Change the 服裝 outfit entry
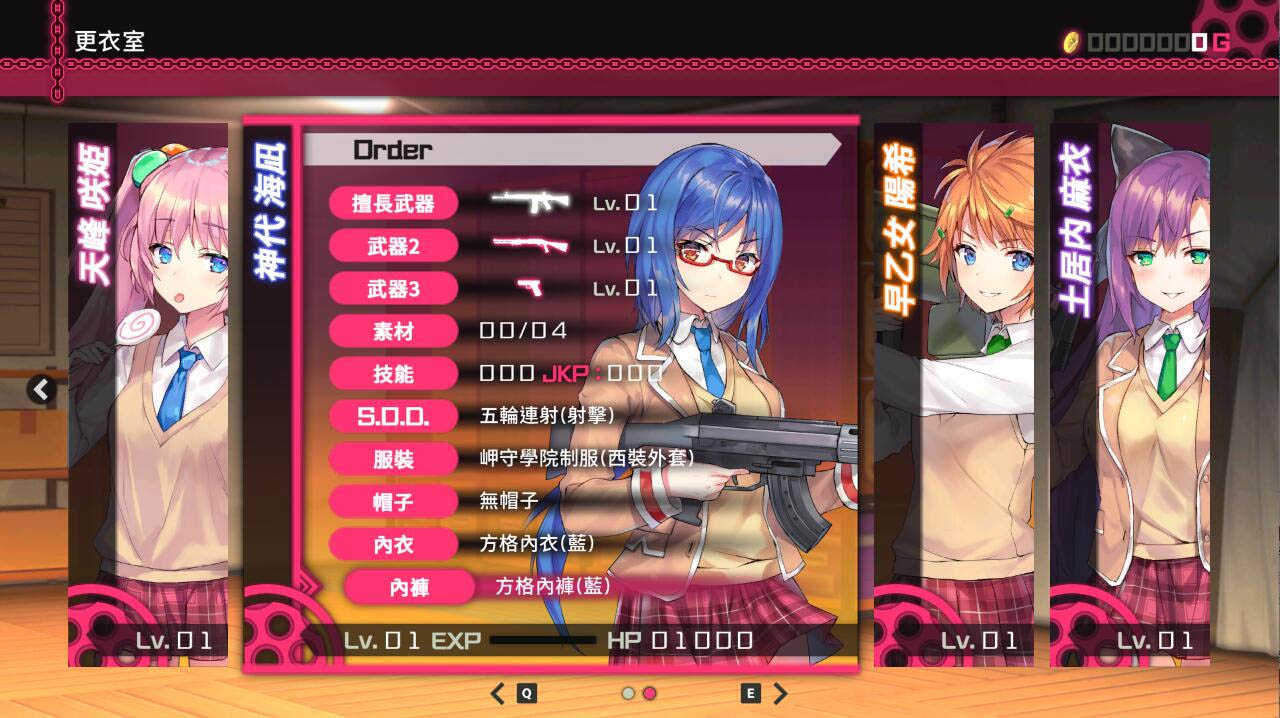This screenshot has height=718, width=1280. [394, 459]
